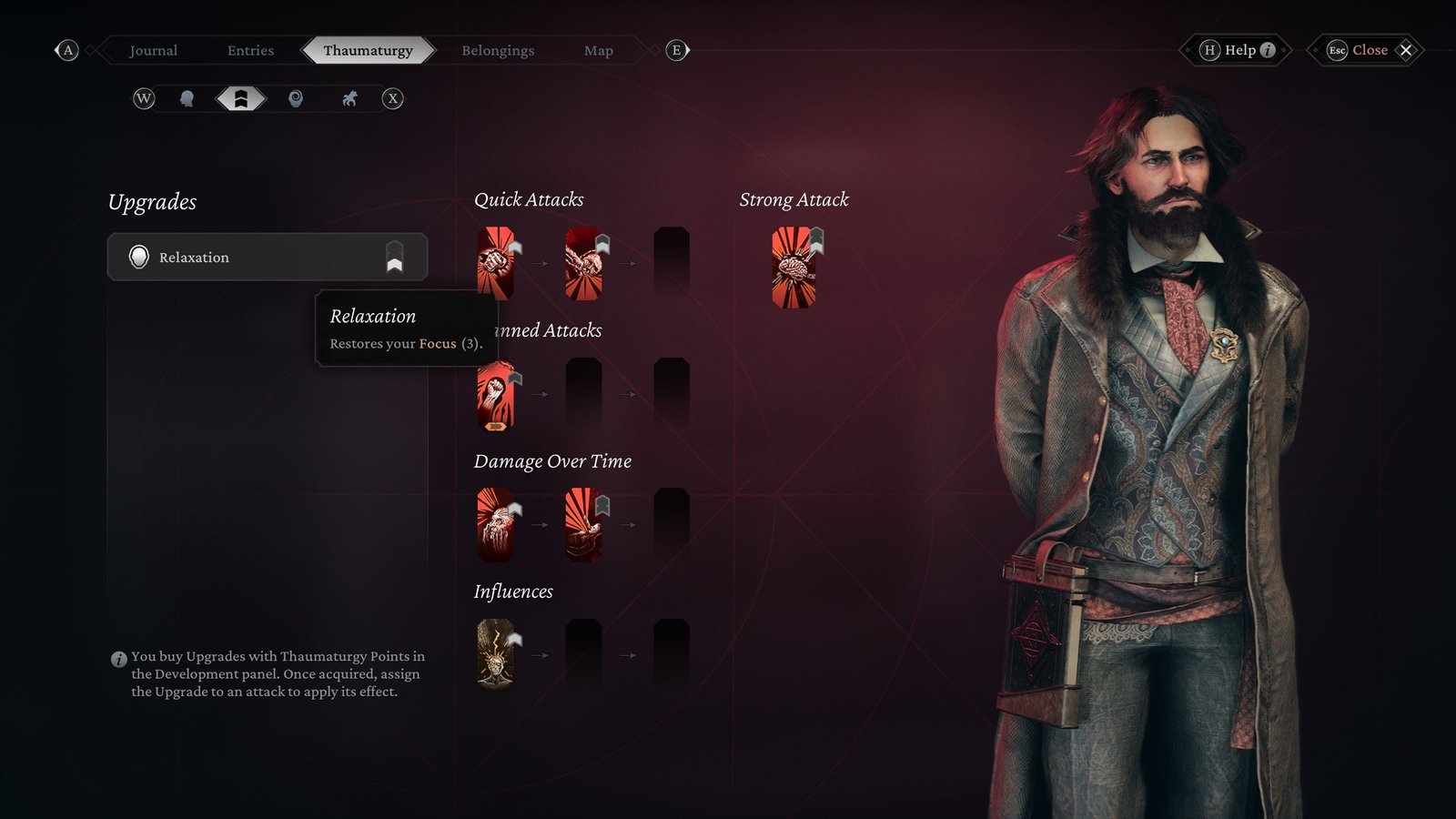1456x819 pixels.
Task: Open the spiral-head sub-tab
Action: pyautogui.click(x=296, y=98)
